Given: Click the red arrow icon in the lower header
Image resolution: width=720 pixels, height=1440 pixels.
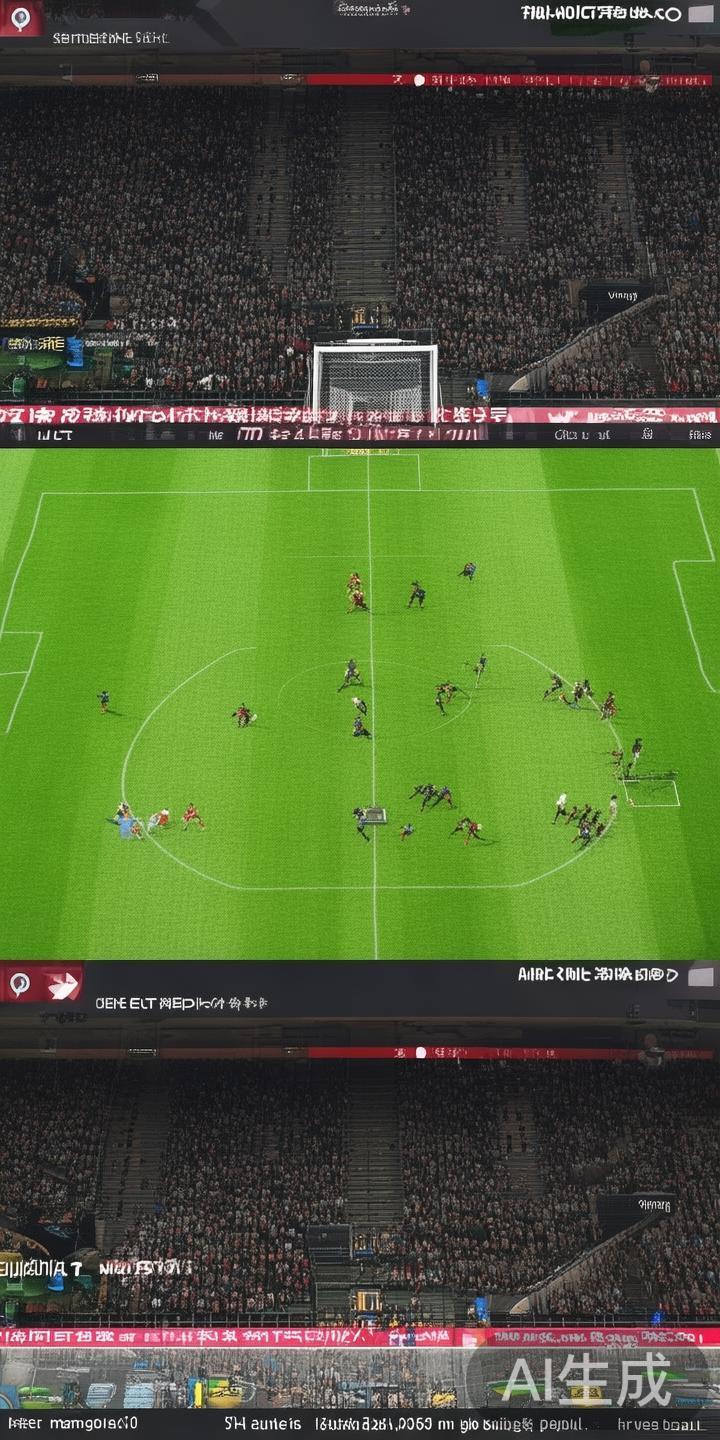Looking at the screenshot, I should pyautogui.click(x=63, y=985).
